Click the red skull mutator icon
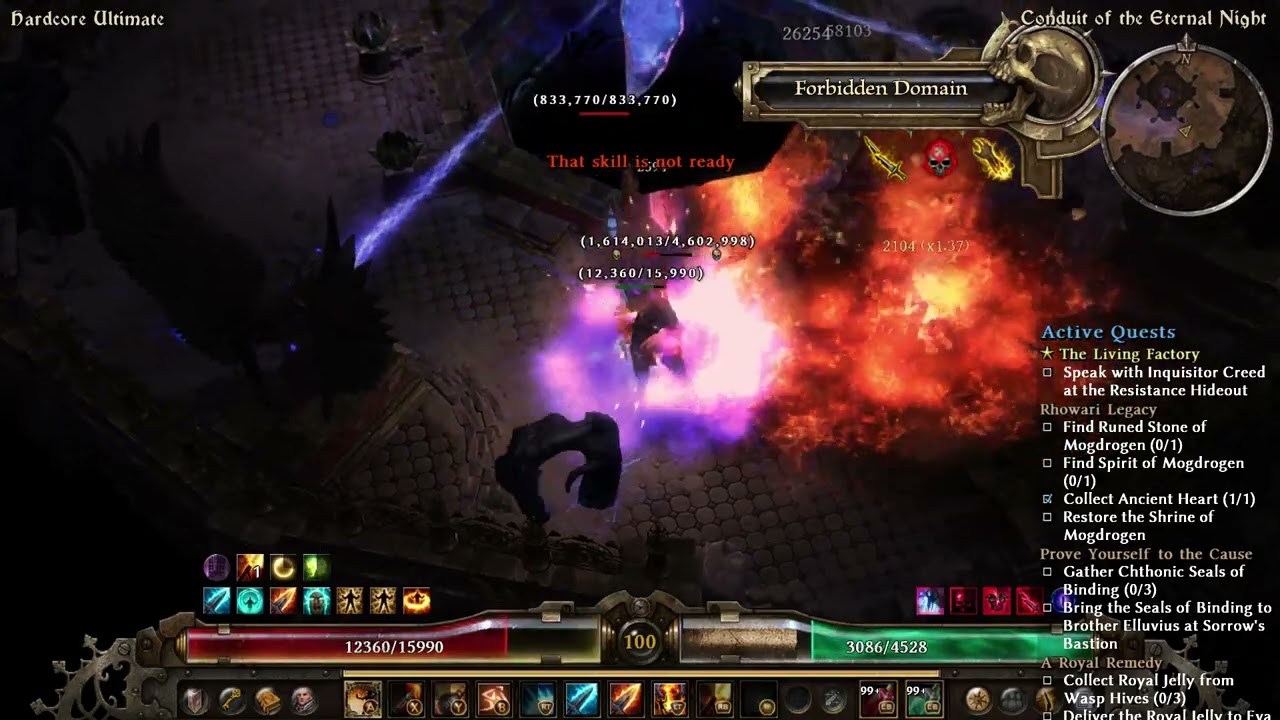The height and width of the screenshot is (720, 1280). (937, 159)
